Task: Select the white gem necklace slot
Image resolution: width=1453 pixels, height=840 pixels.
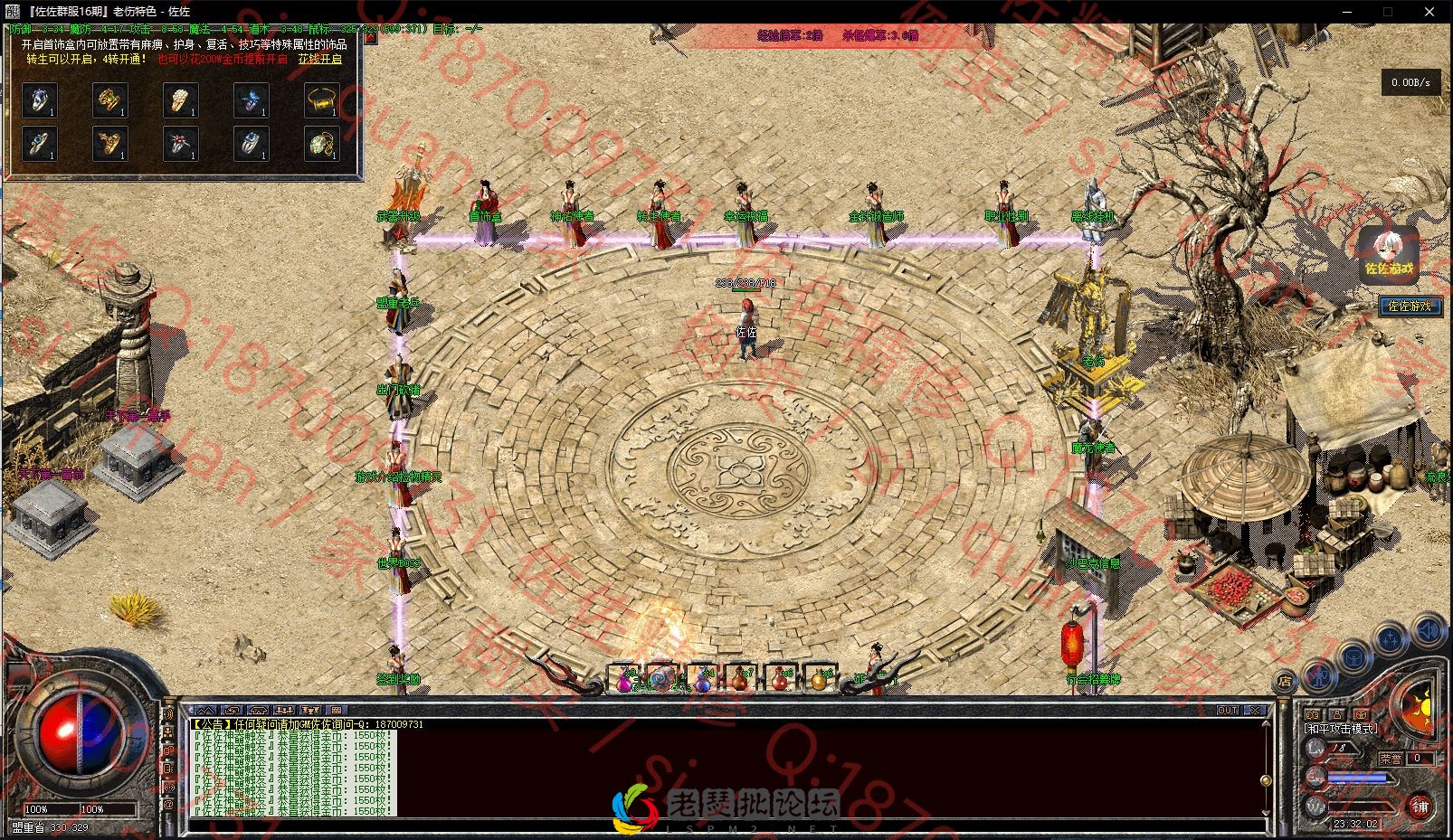Action: [x=321, y=143]
